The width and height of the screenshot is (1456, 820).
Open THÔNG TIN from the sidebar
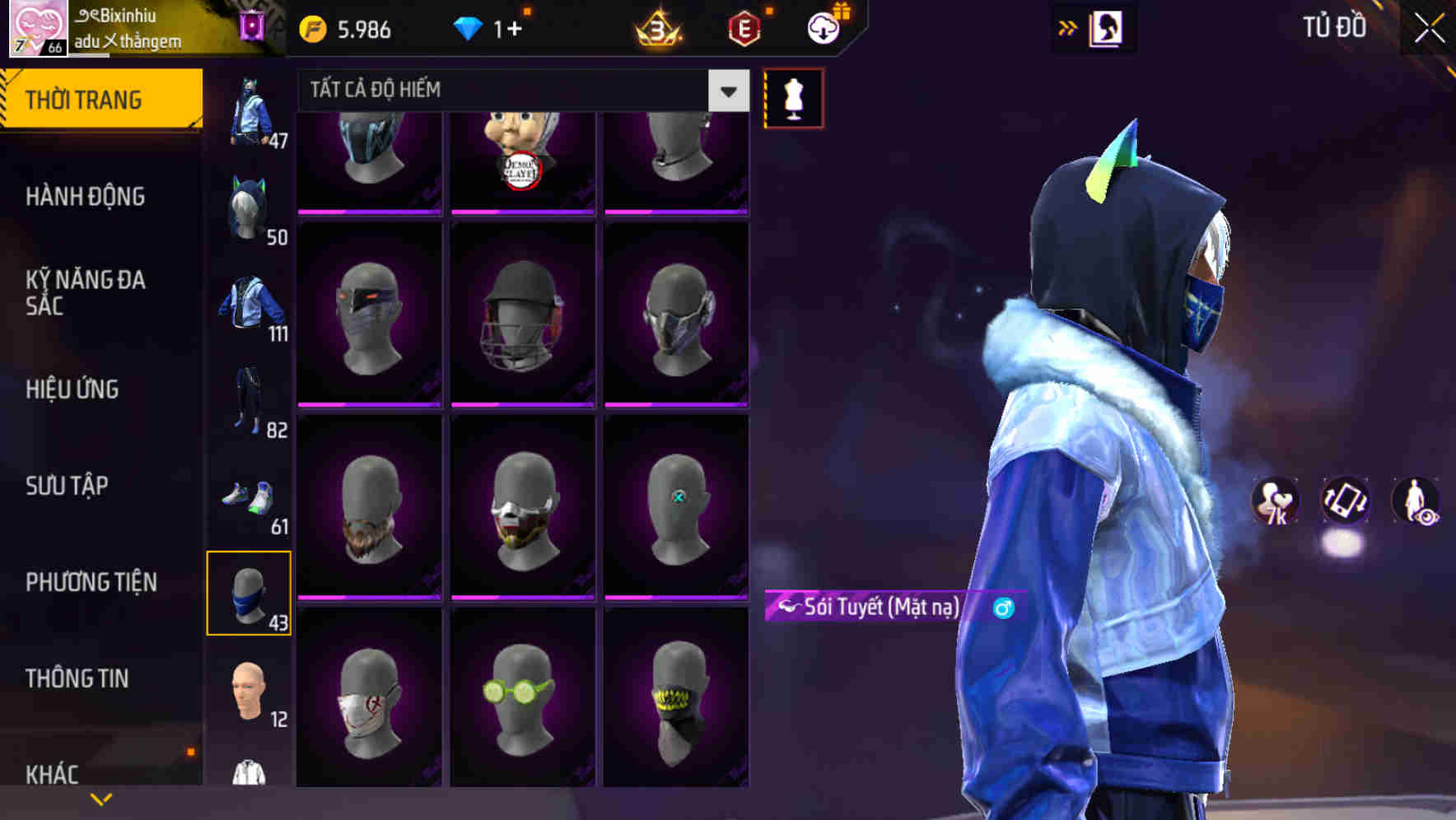(x=77, y=678)
